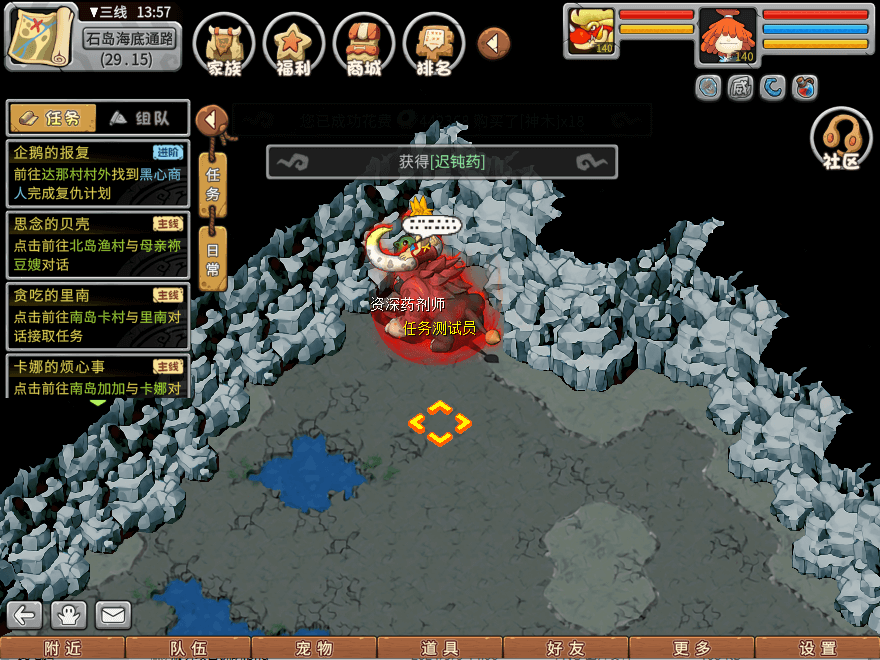Open the red dragon pet portrait
The width and height of the screenshot is (880, 660).
[589, 32]
